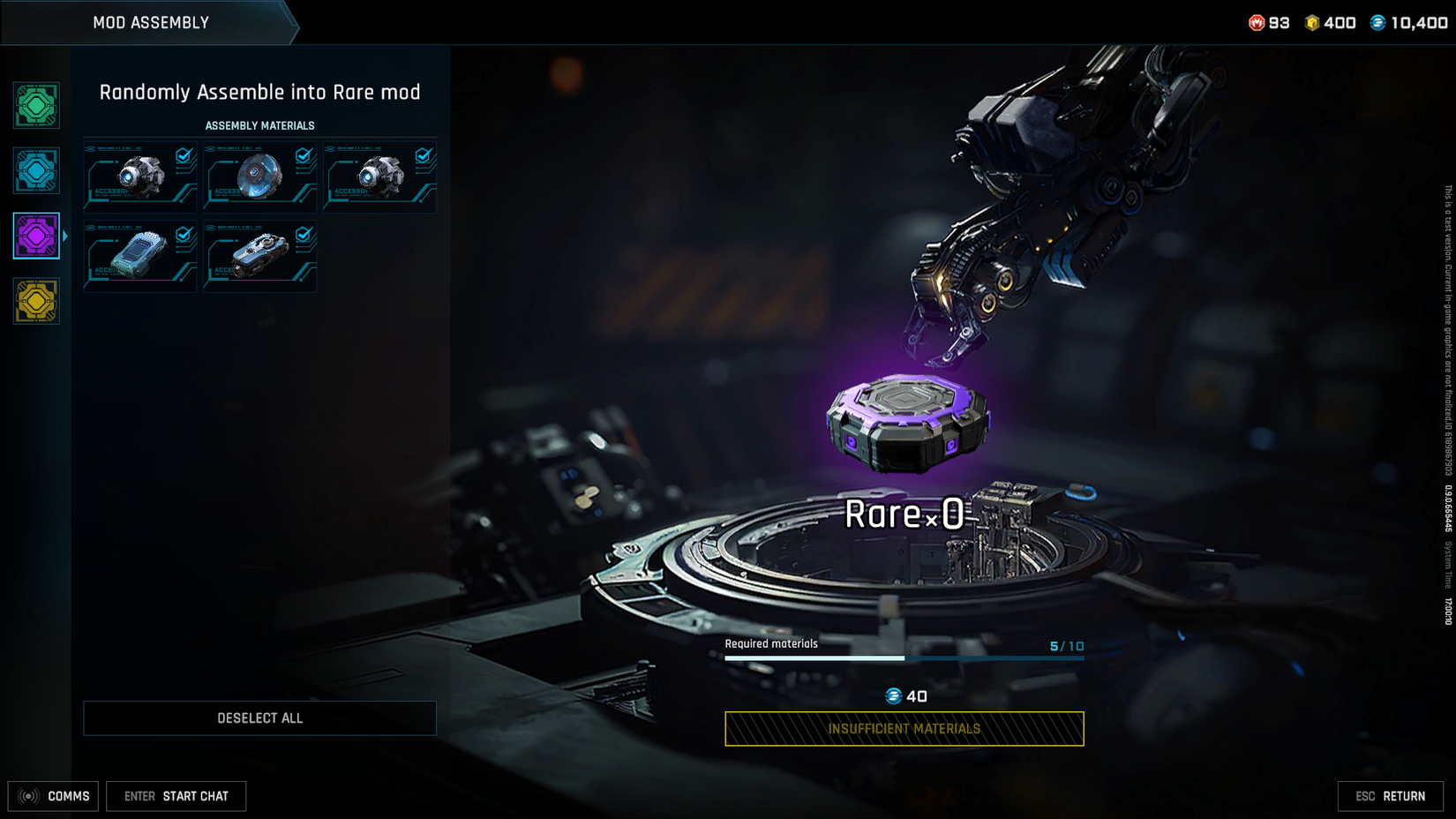1456x819 pixels.
Task: Click the gold coin currency icon showing 400
Action: point(1312,23)
